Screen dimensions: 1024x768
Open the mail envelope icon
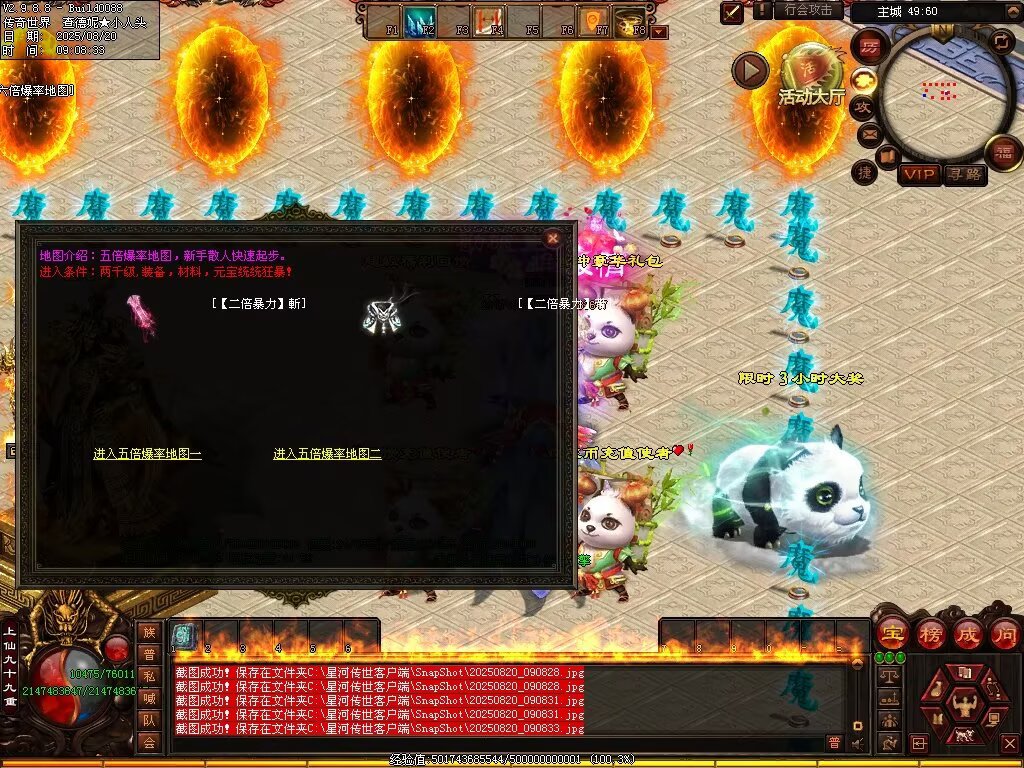click(869, 133)
